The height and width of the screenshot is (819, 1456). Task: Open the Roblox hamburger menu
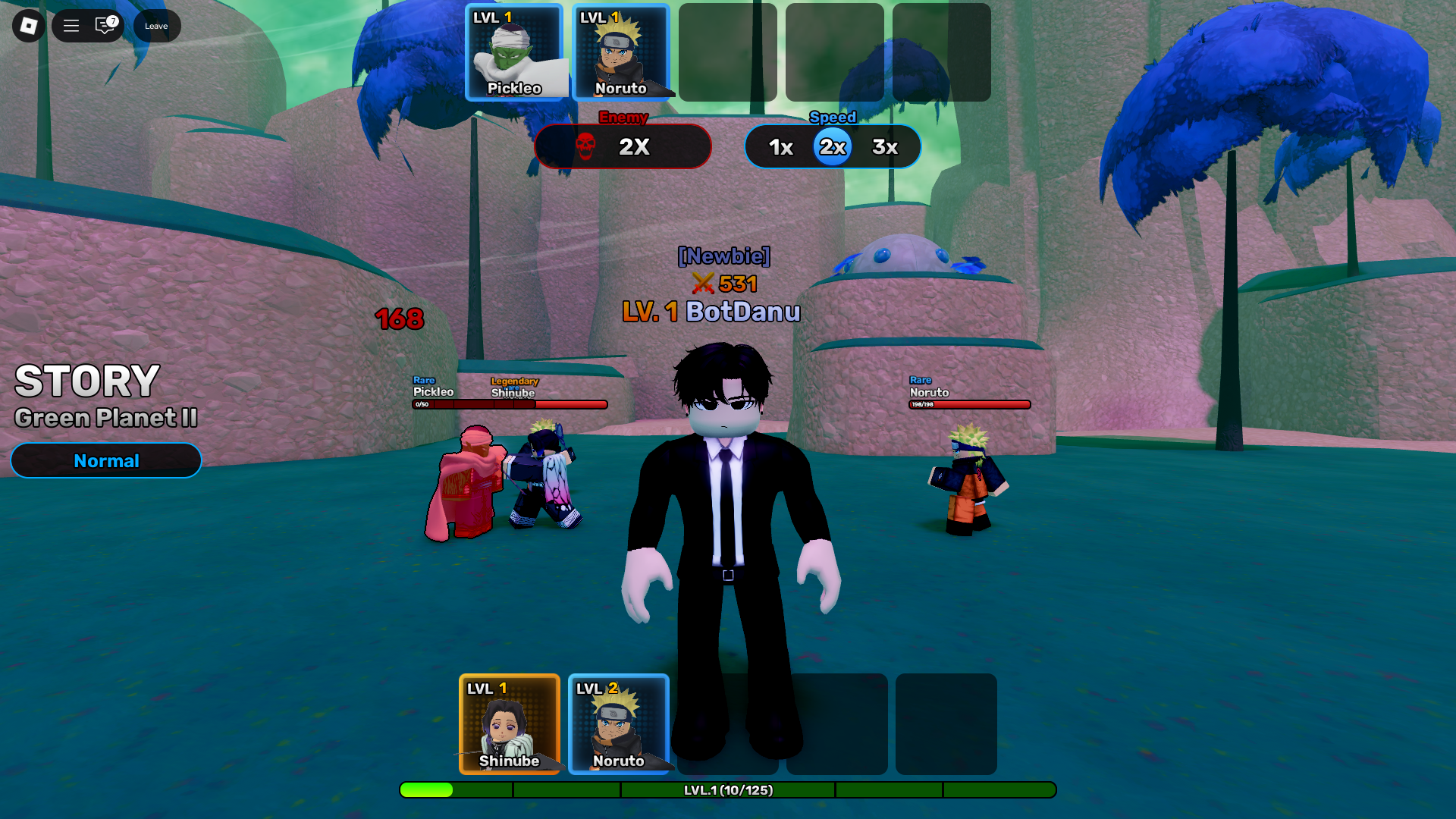point(71,25)
